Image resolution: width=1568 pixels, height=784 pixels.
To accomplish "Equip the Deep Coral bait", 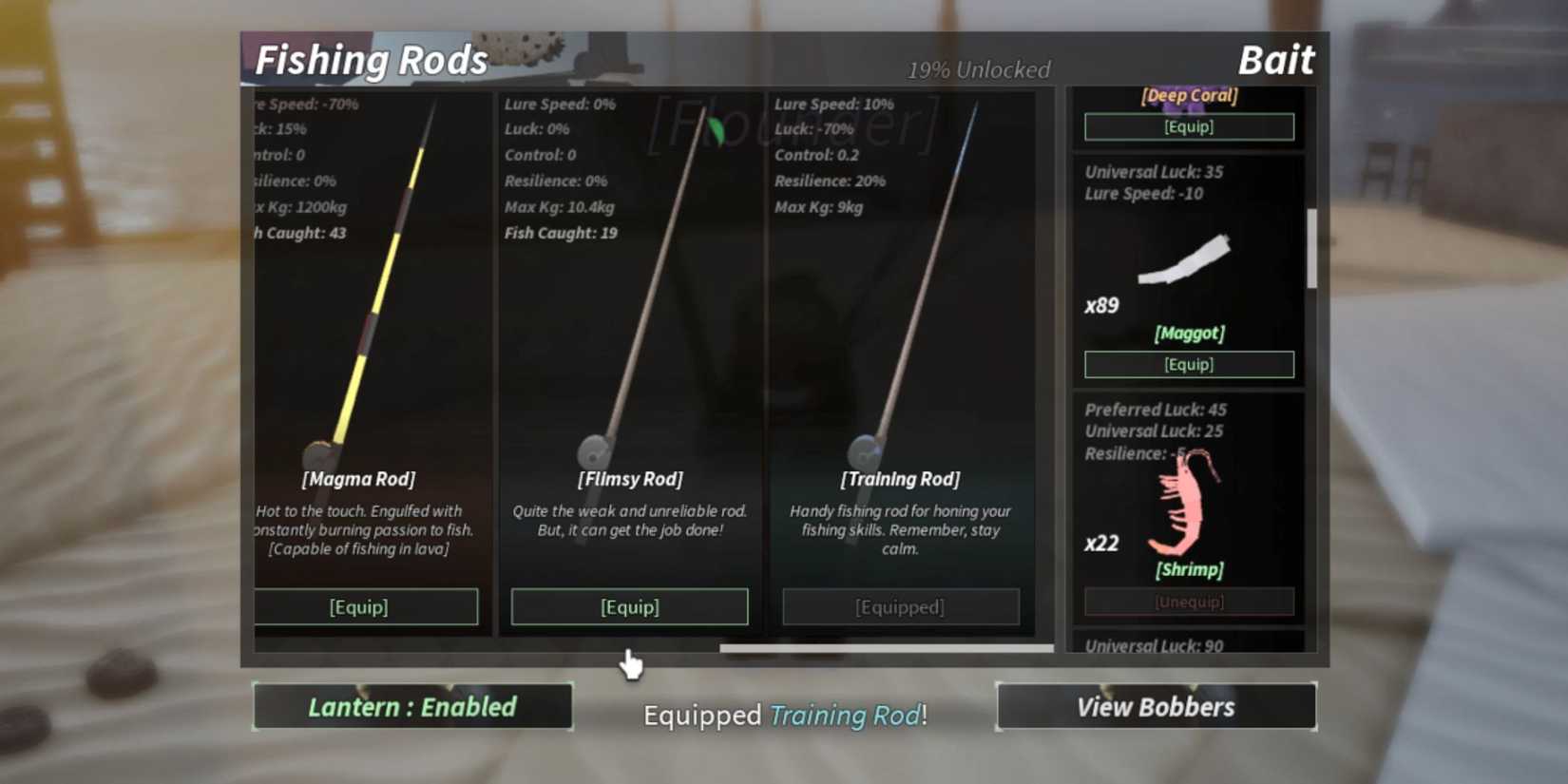I will click(x=1189, y=126).
